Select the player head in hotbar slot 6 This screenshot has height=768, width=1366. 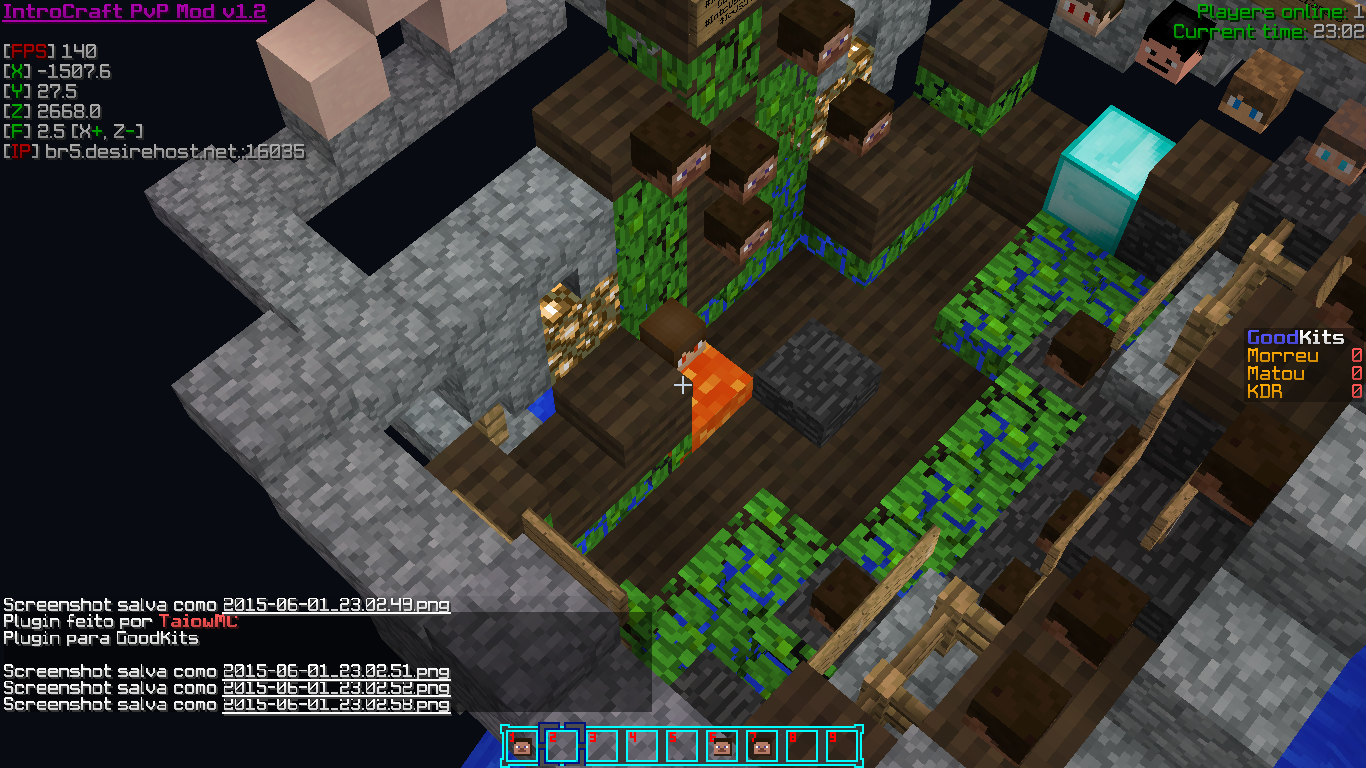coord(722,745)
